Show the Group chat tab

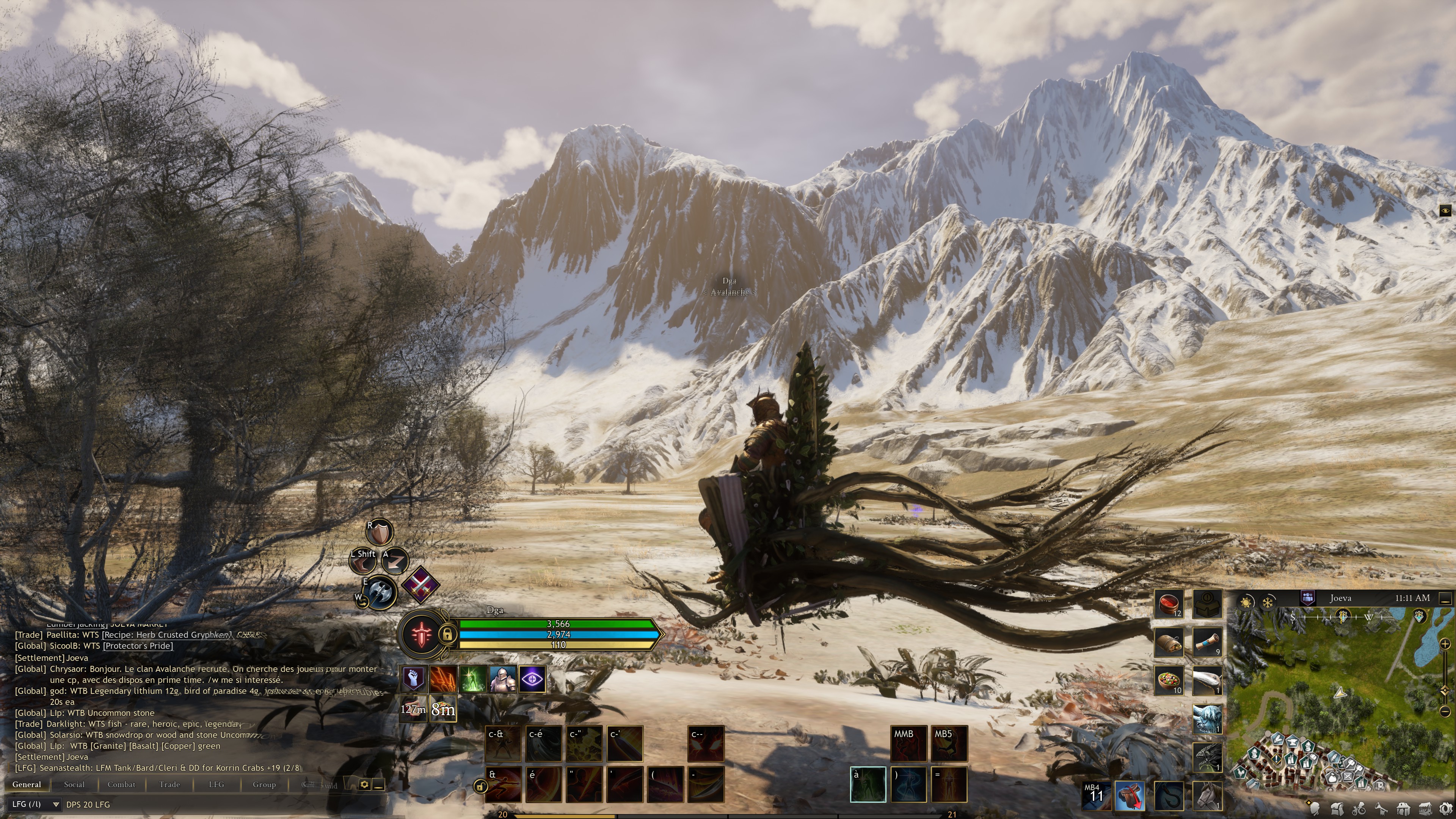[x=264, y=784]
